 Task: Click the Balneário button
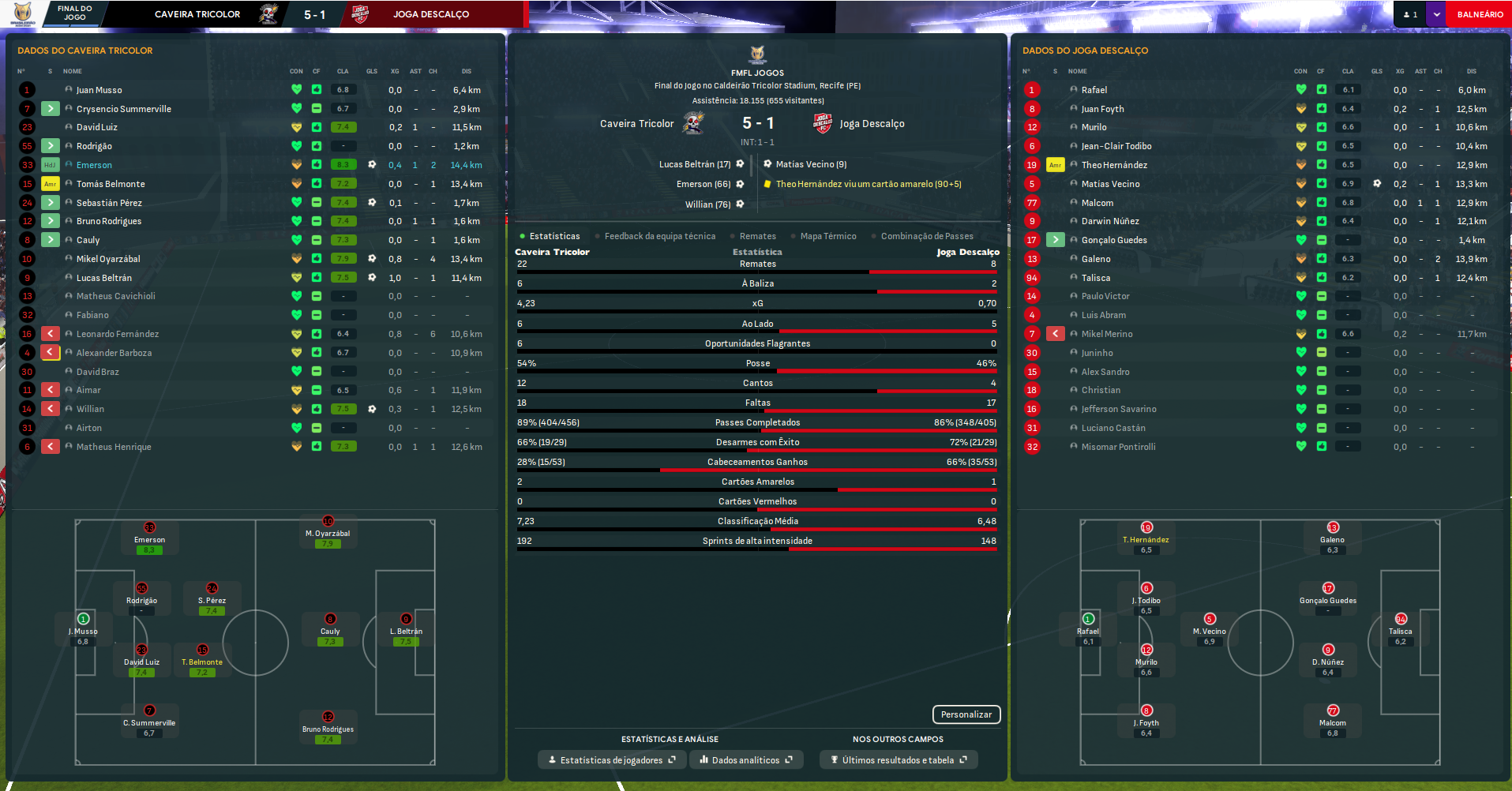1479,14
